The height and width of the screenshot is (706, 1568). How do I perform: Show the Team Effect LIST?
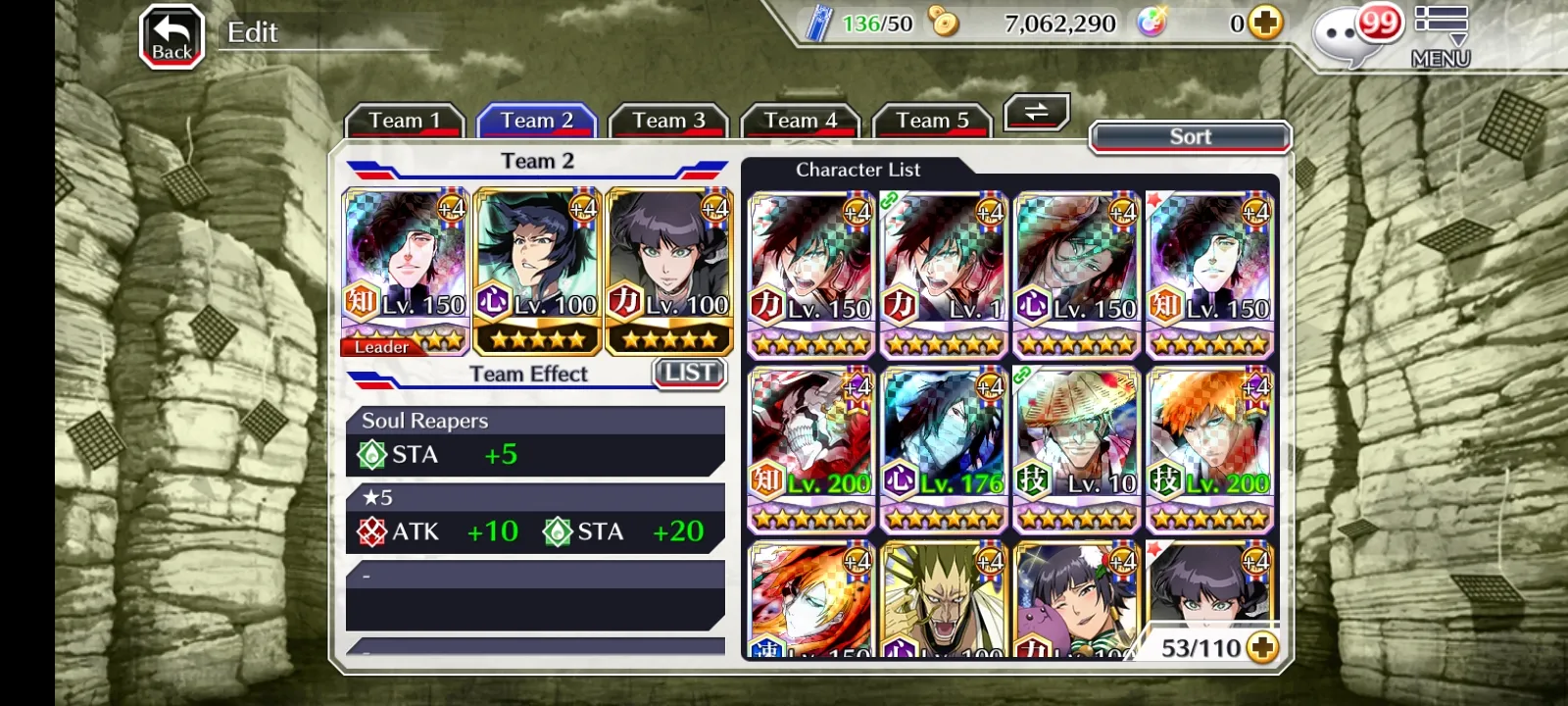[689, 373]
